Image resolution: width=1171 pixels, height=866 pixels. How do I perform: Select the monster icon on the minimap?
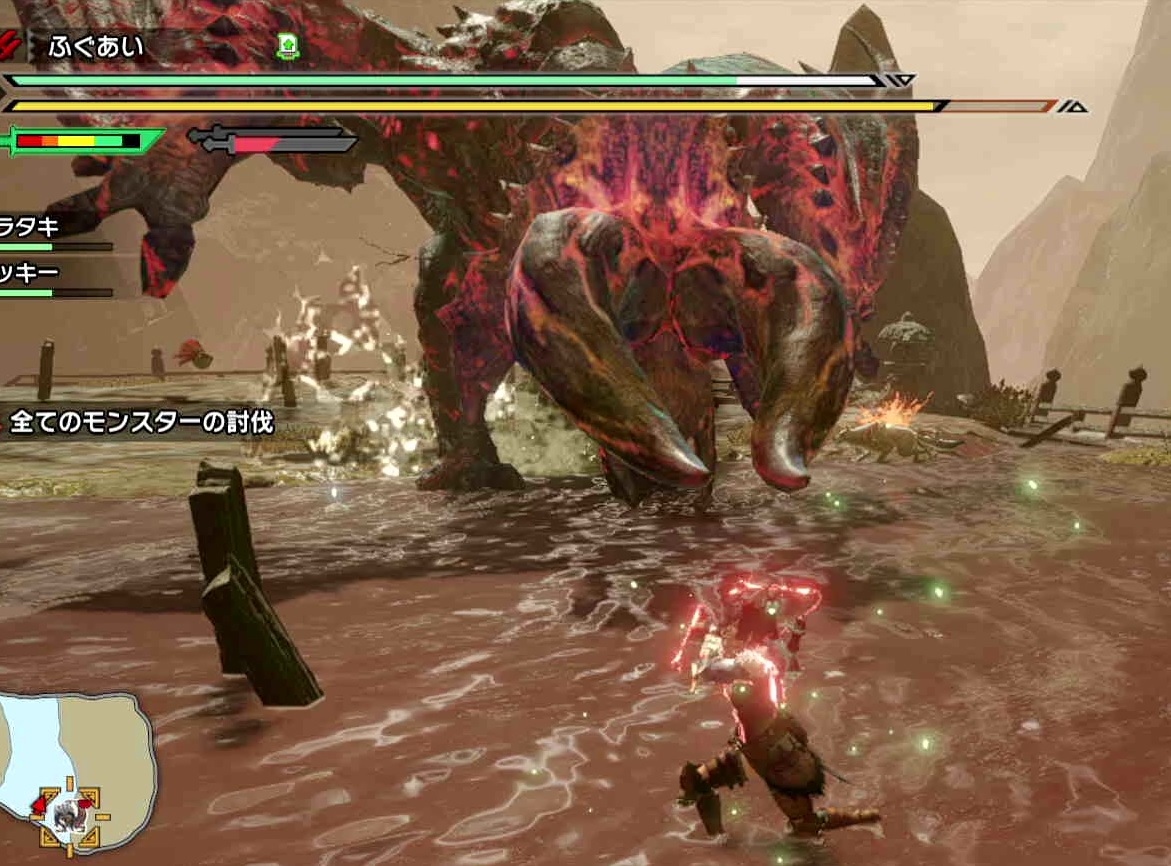tap(70, 807)
